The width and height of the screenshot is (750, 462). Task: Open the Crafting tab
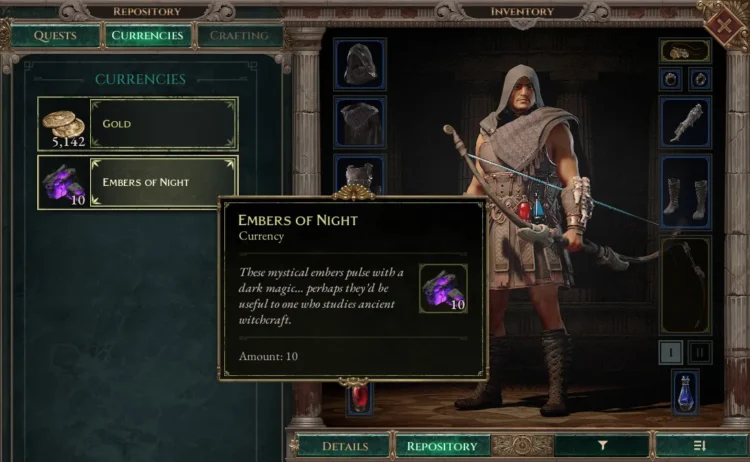pos(239,36)
